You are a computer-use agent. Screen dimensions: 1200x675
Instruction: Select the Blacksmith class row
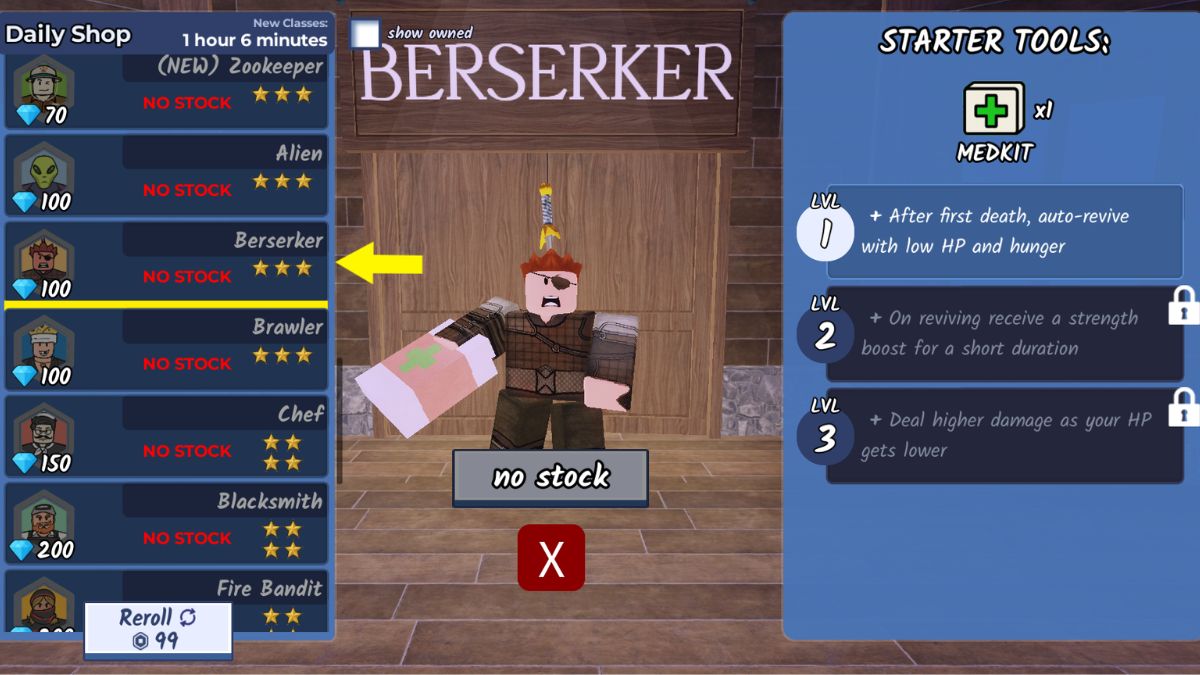point(166,523)
